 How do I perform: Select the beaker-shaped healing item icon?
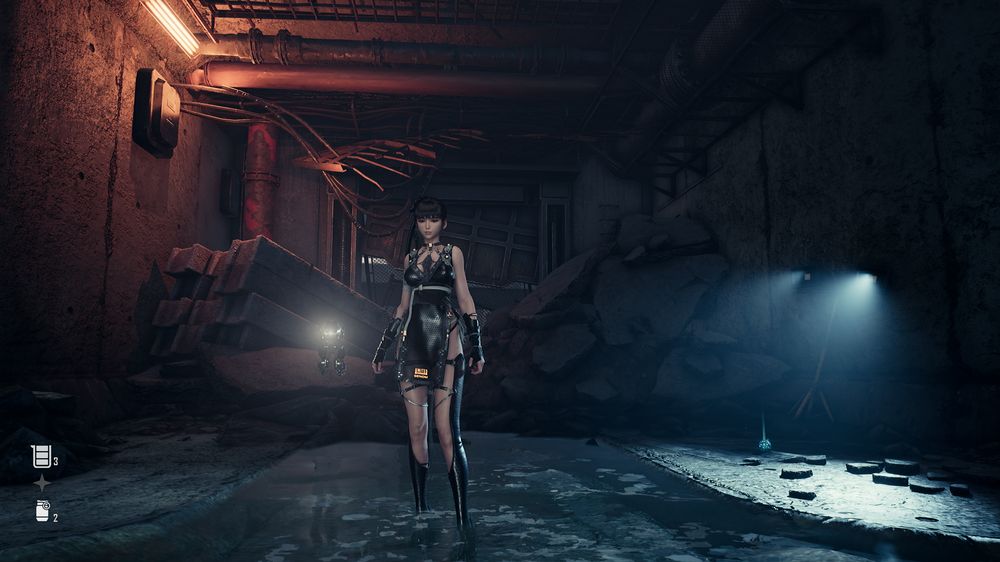click(41, 457)
